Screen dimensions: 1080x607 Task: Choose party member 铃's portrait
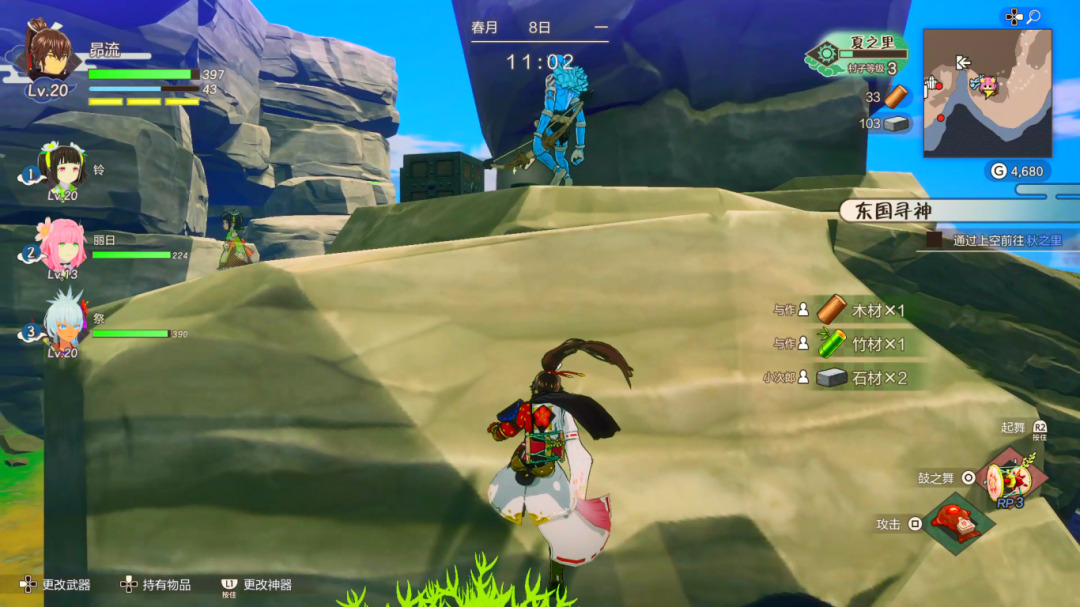[62, 167]
